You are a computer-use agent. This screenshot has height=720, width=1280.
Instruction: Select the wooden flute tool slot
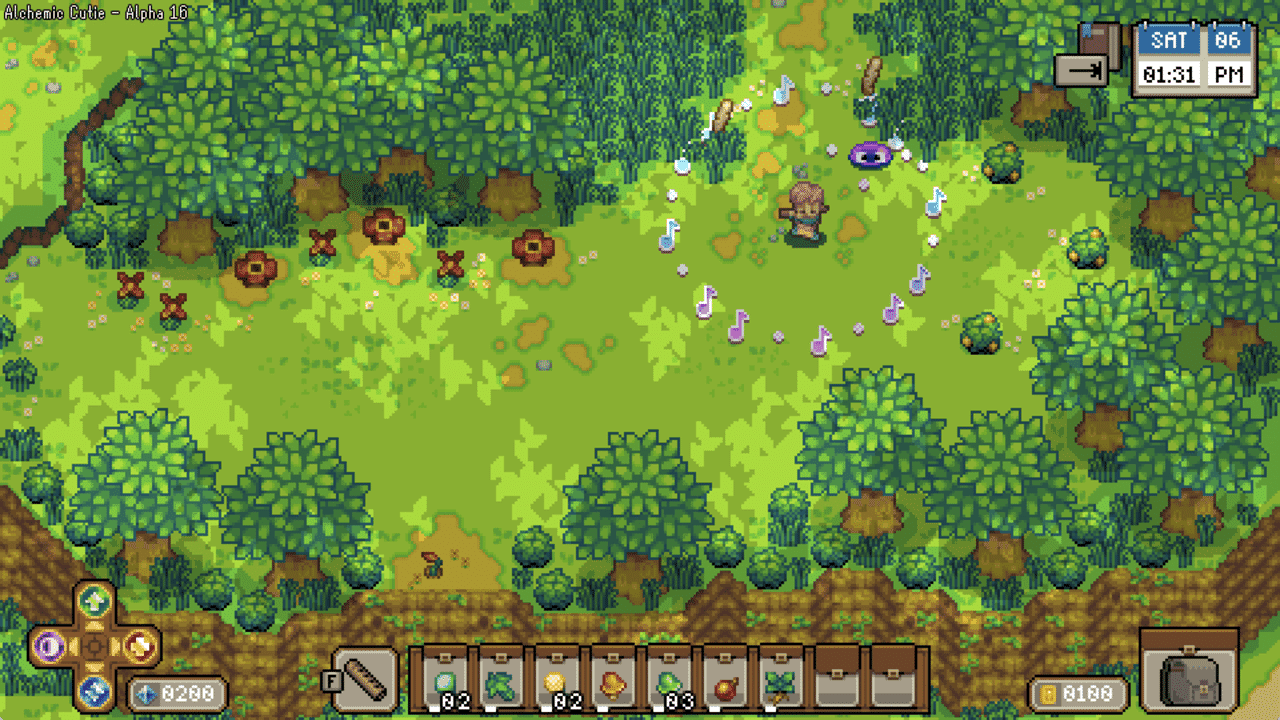click(365, 681)
